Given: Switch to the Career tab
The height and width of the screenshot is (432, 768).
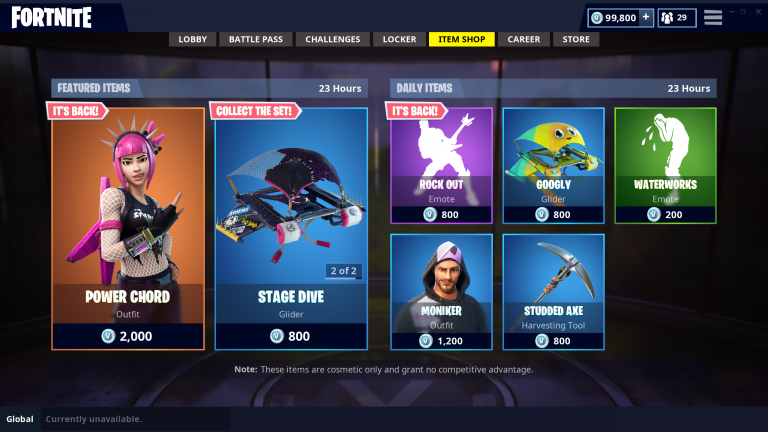Looking at the screenshot, I should tap(523, 40).
